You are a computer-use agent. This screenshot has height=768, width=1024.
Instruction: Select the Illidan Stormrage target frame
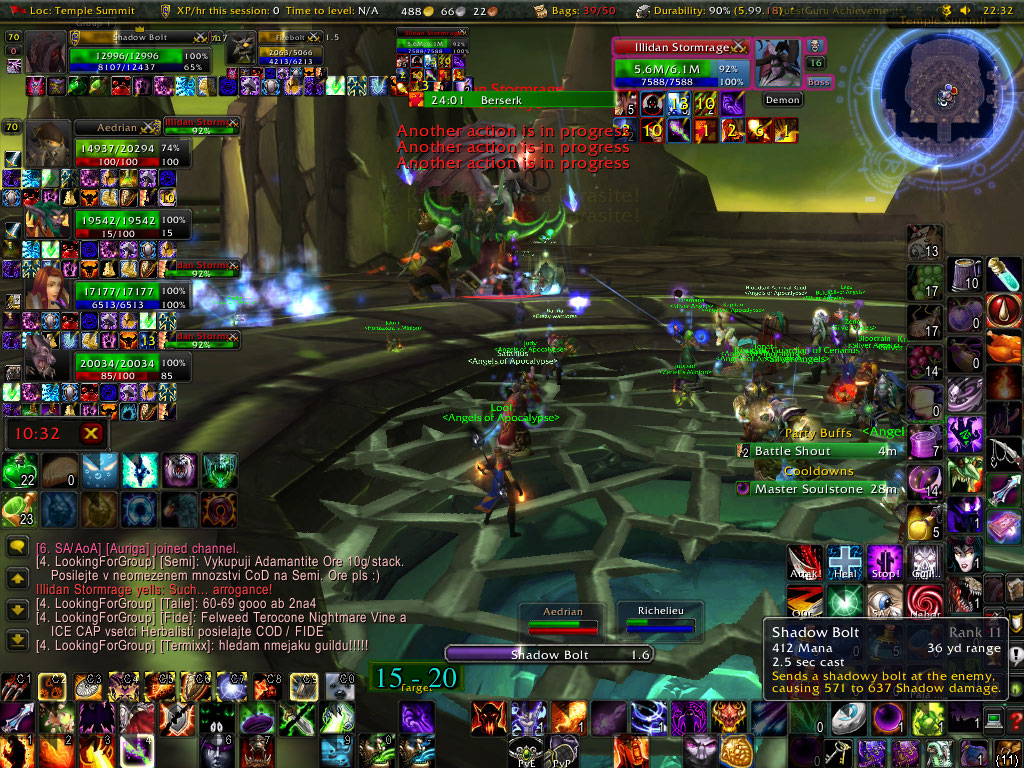click(680, 47)
